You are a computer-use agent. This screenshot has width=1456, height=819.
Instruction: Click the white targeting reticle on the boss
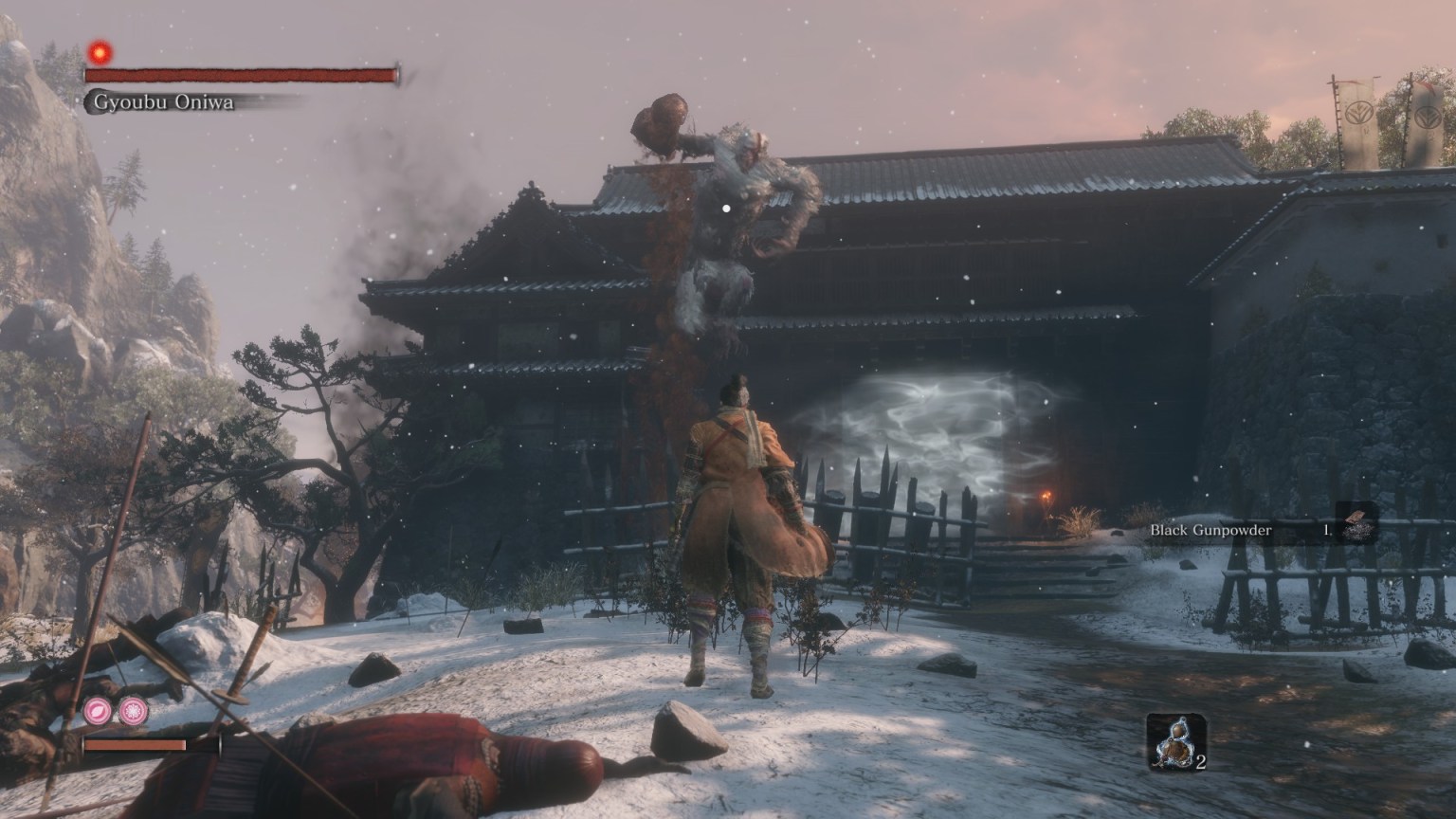coord(725,207)
